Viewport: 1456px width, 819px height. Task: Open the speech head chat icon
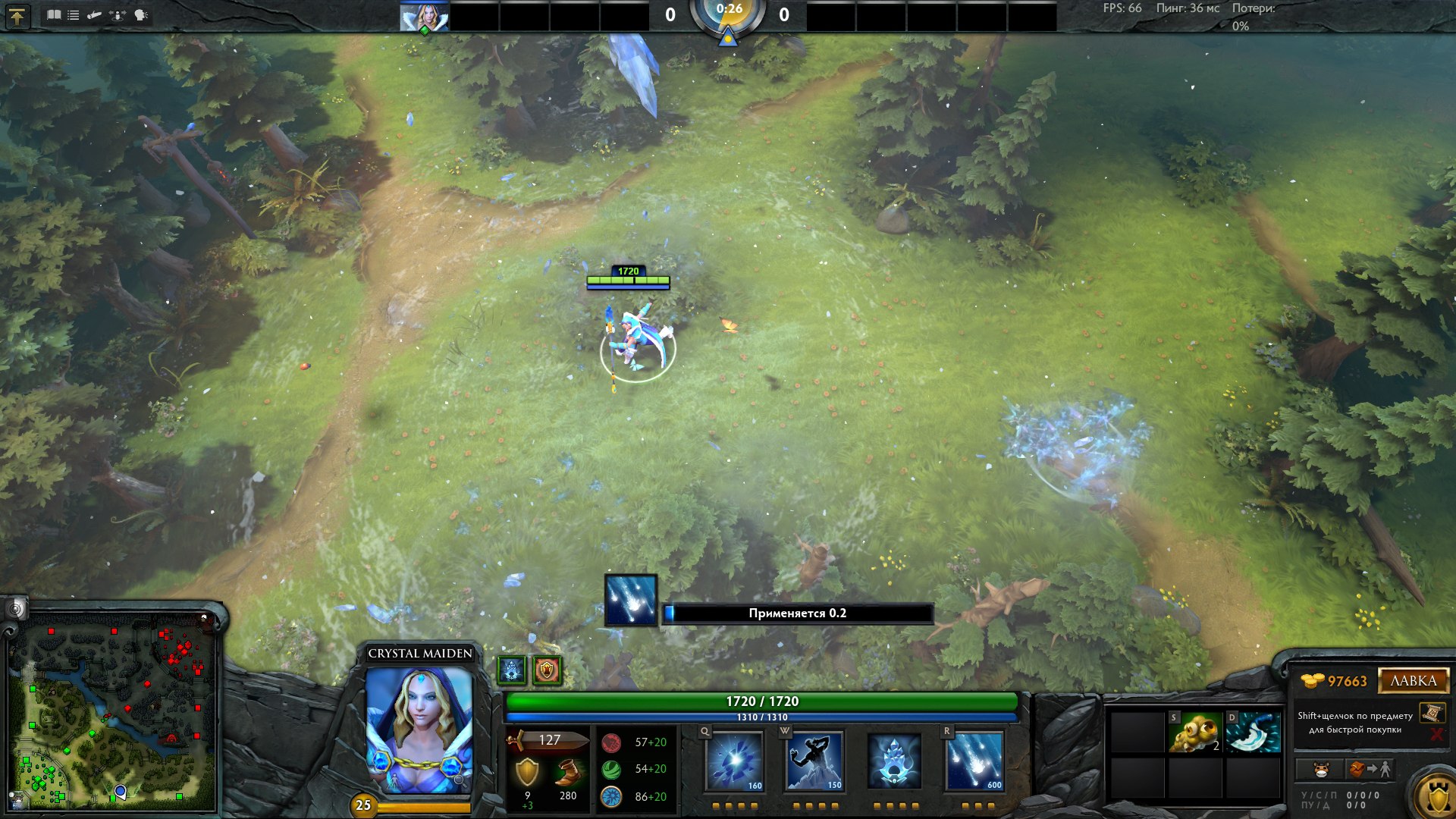pos(141,14)
